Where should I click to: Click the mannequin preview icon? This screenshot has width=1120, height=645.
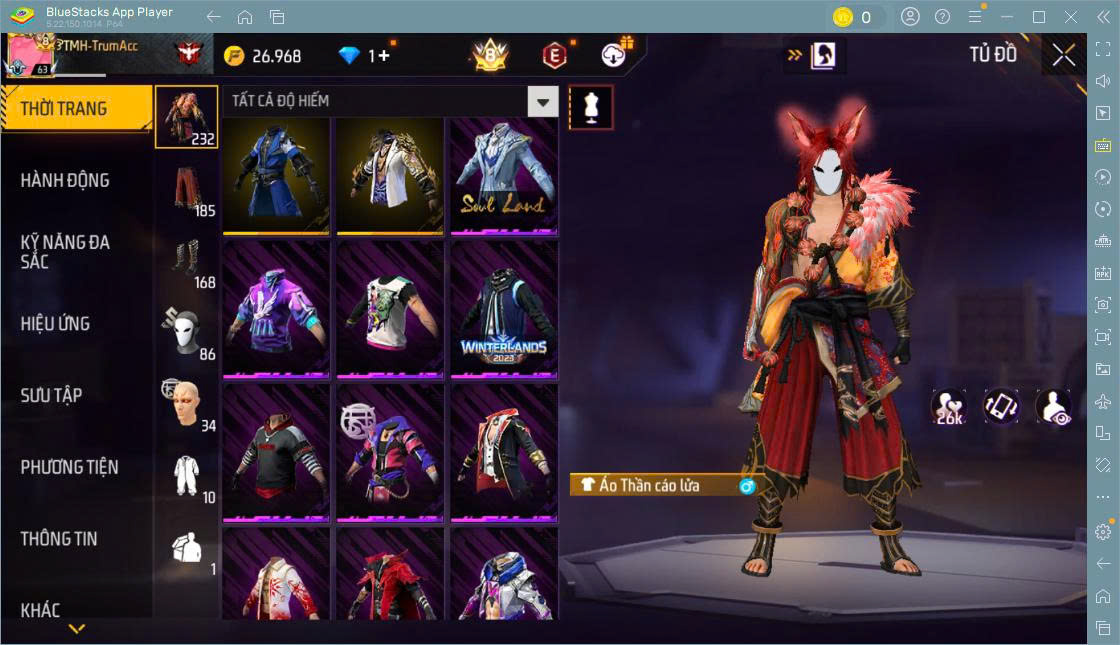point(591,107)
